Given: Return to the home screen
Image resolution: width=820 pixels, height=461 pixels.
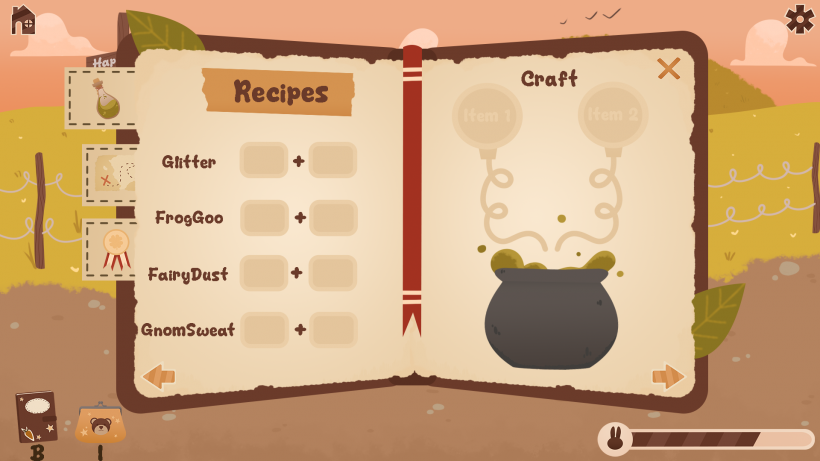Looking at the screenshot, I should (23, 19).
